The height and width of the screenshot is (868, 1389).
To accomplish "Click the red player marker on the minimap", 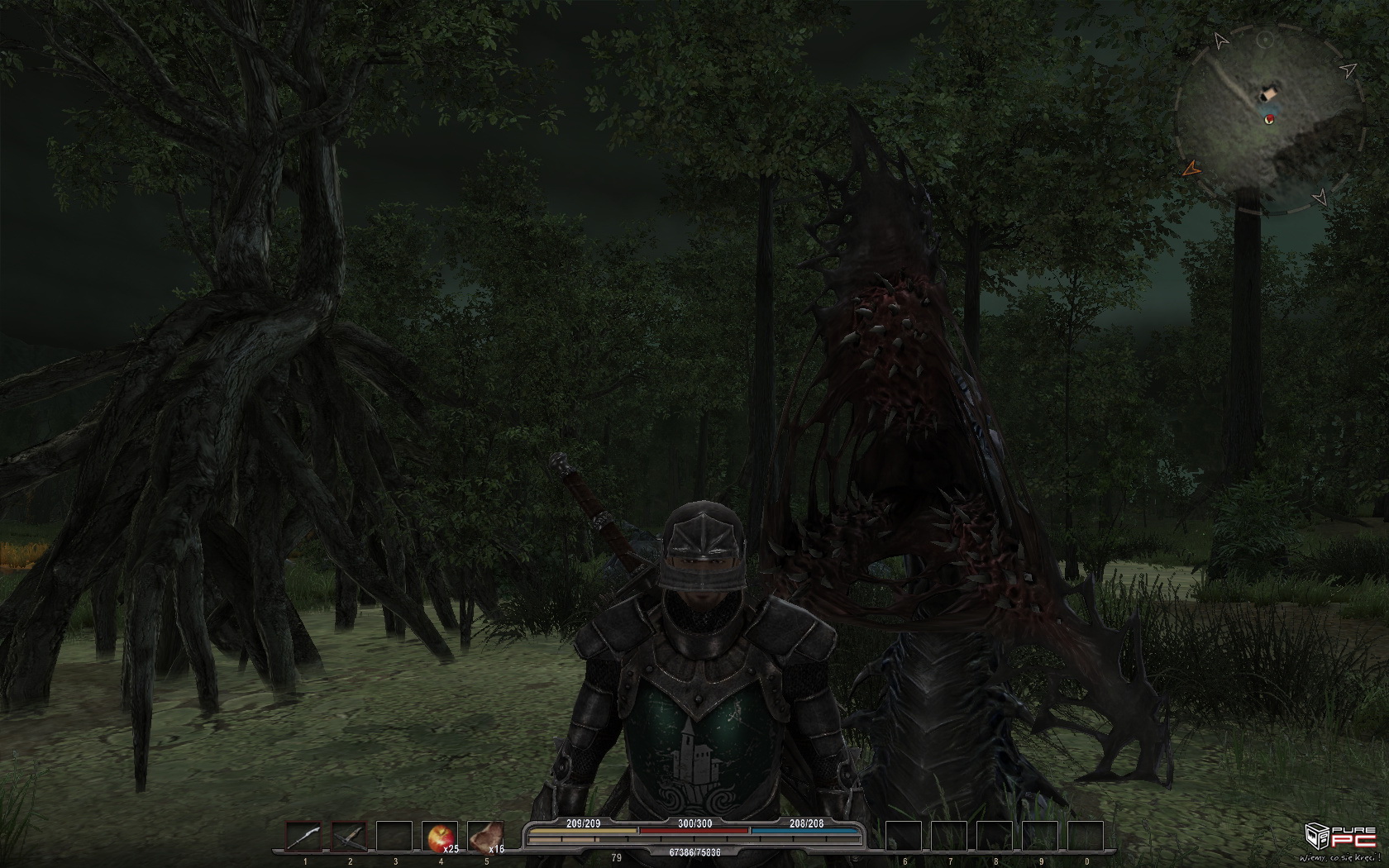I will 1269,120.
